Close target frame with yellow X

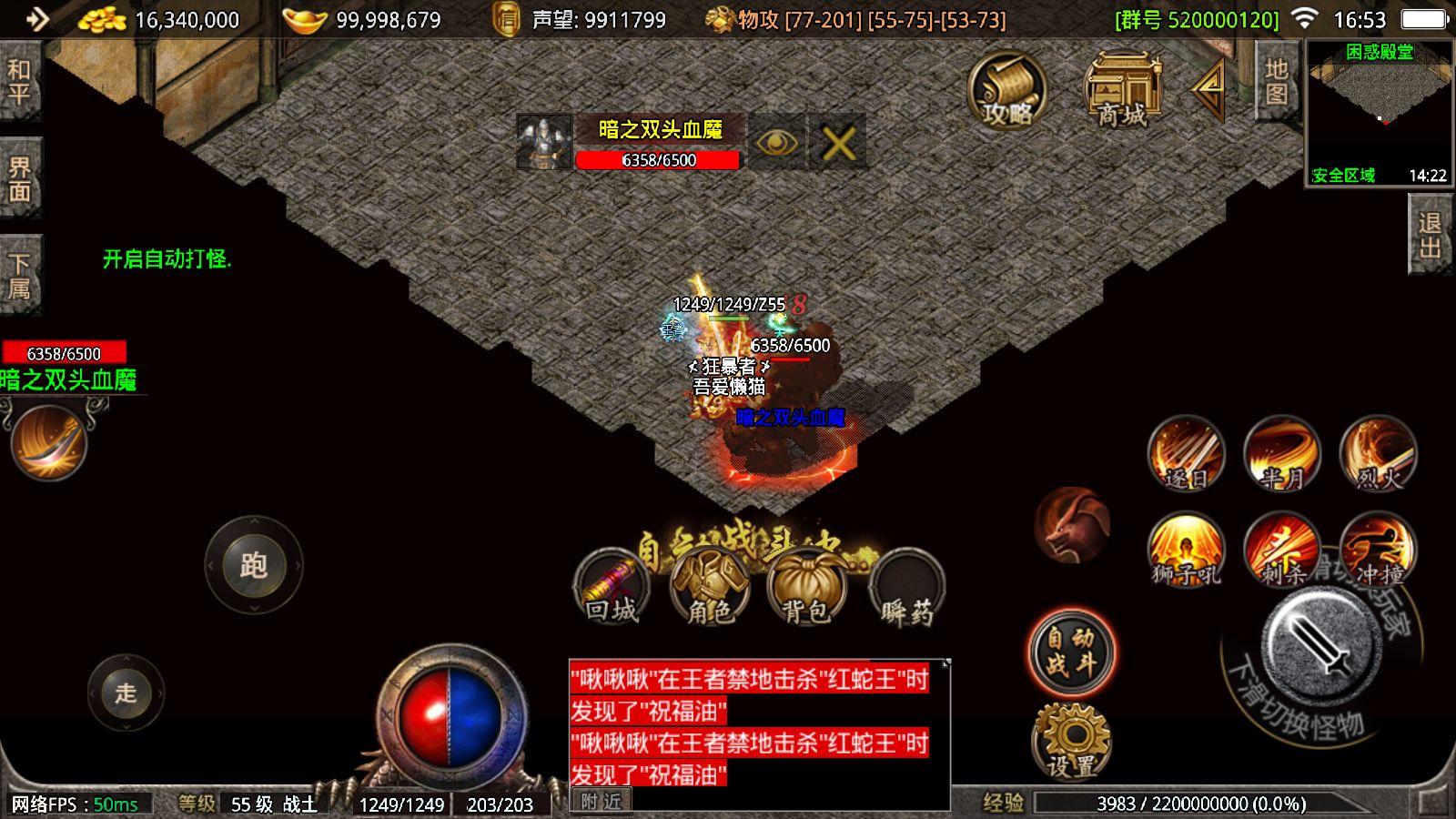click(x=838, y=143)
